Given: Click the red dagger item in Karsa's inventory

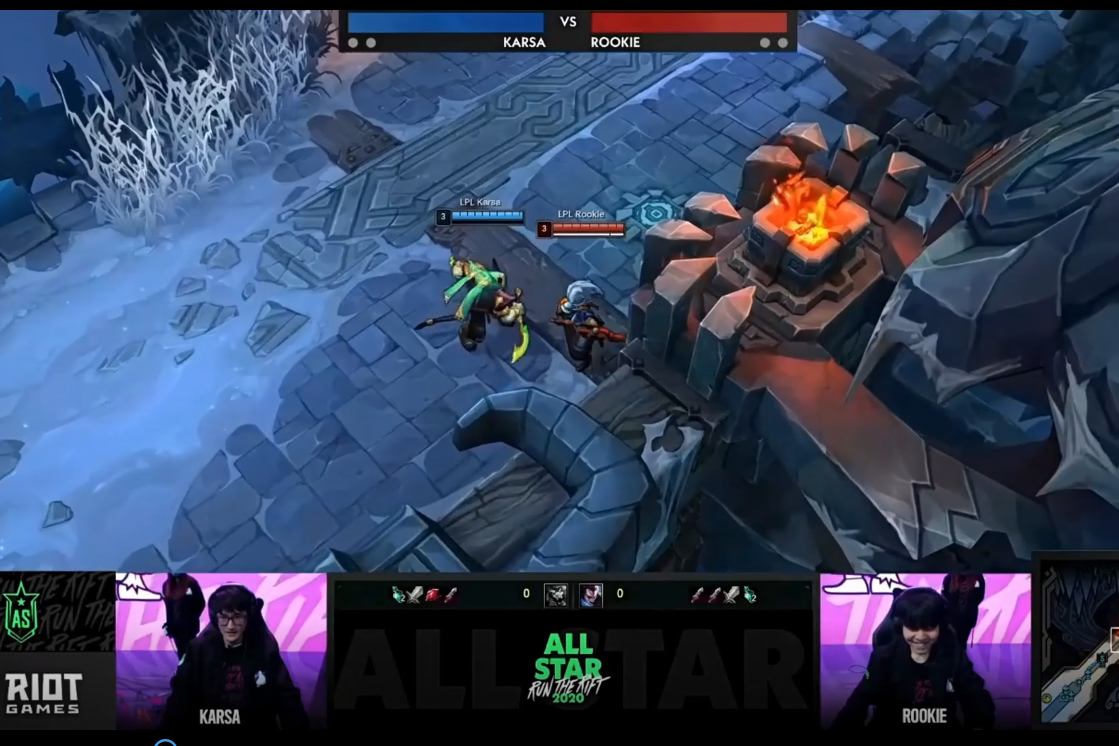Looking at the screenshot, I should [x=450, y=595].
